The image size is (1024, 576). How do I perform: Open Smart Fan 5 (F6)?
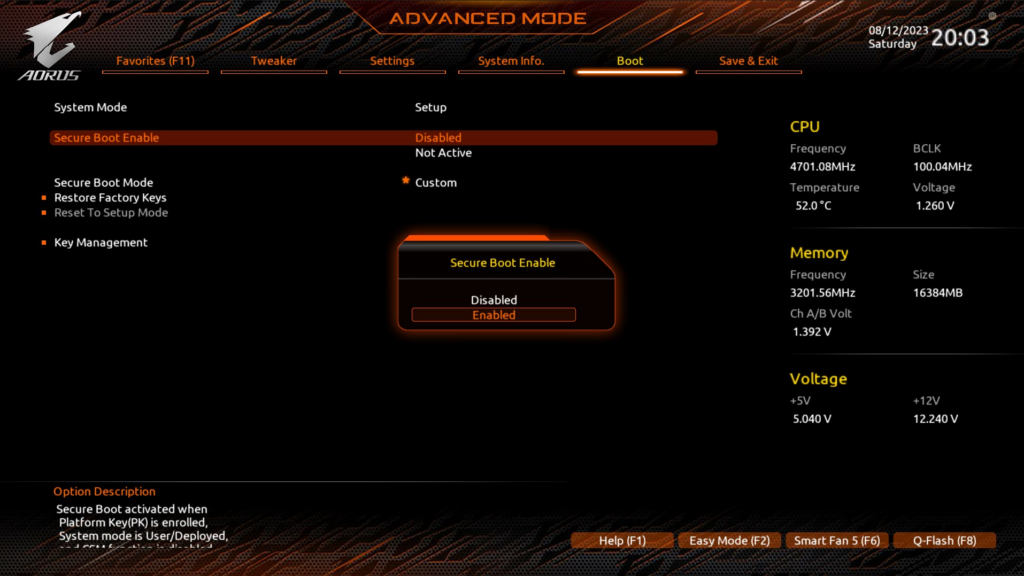(x=837, y=541)
